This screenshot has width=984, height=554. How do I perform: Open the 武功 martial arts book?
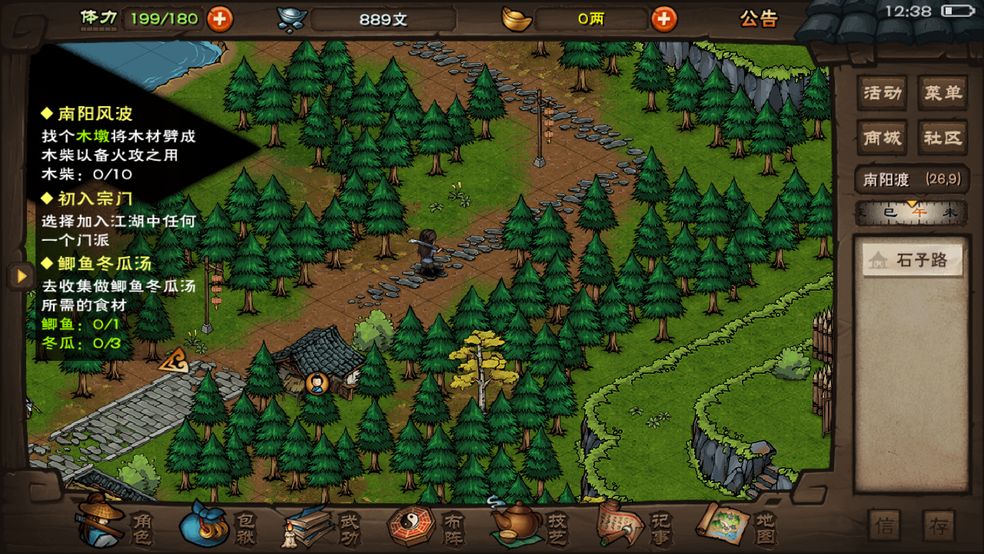pyautogui.click(x=322, y=522)
